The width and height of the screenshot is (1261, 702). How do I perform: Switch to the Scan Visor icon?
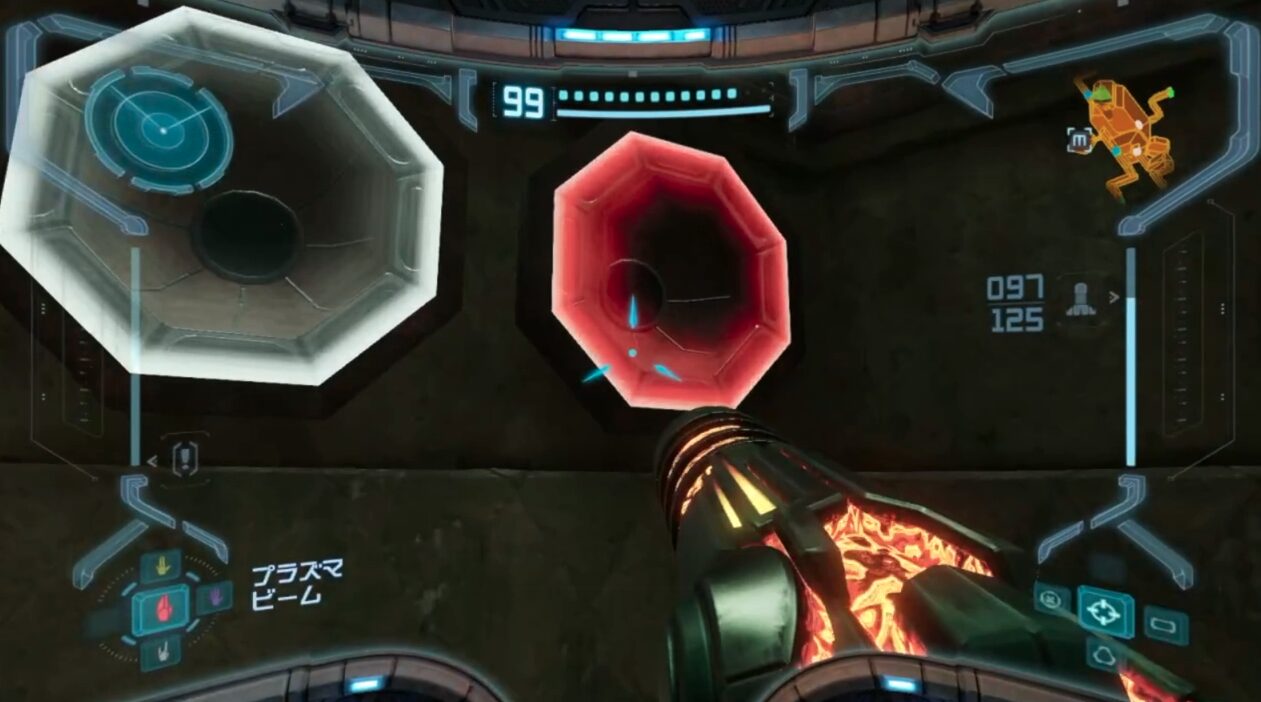point(1051,599)
